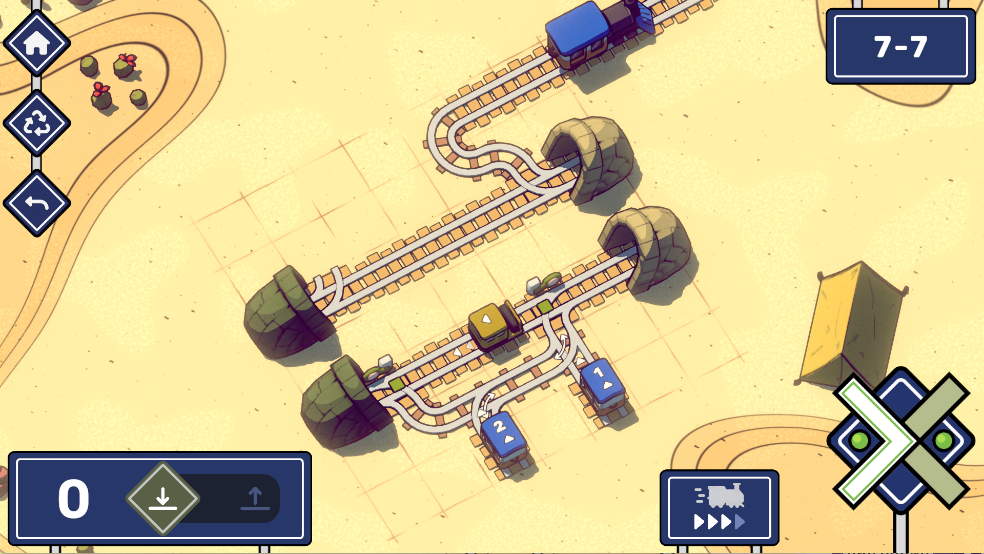This screenshot has height=554, width=984.
Task: Start the trains with the green arrow signal
Action: coord(868,439)
